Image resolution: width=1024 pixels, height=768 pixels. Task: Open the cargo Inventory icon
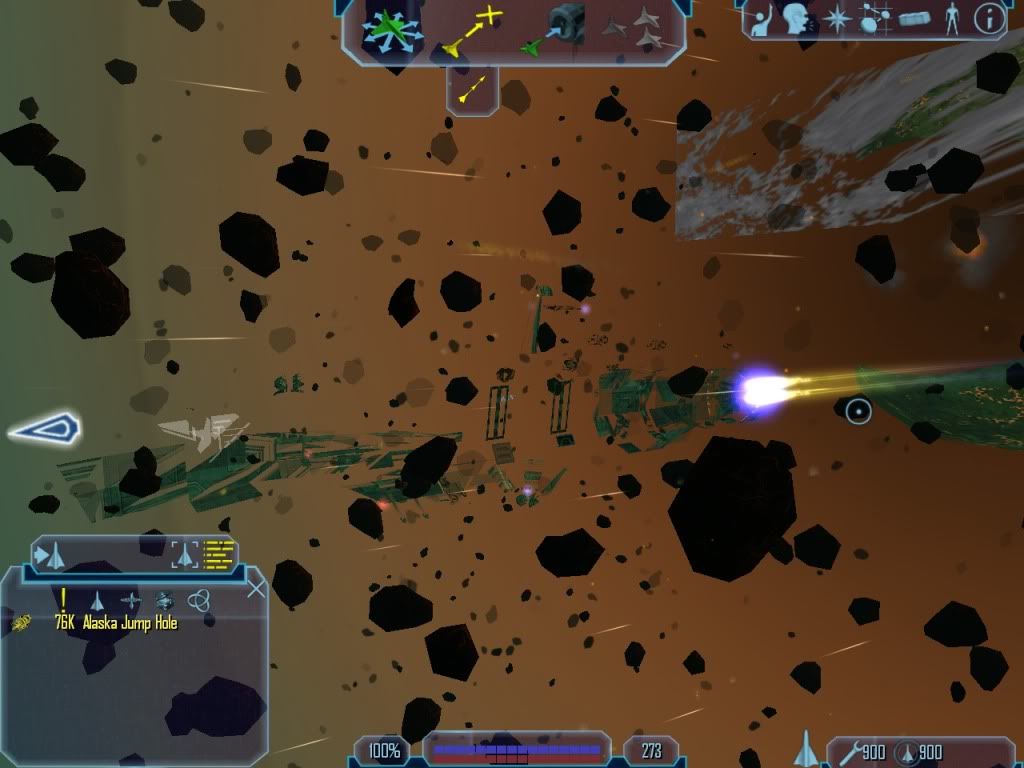916,18
